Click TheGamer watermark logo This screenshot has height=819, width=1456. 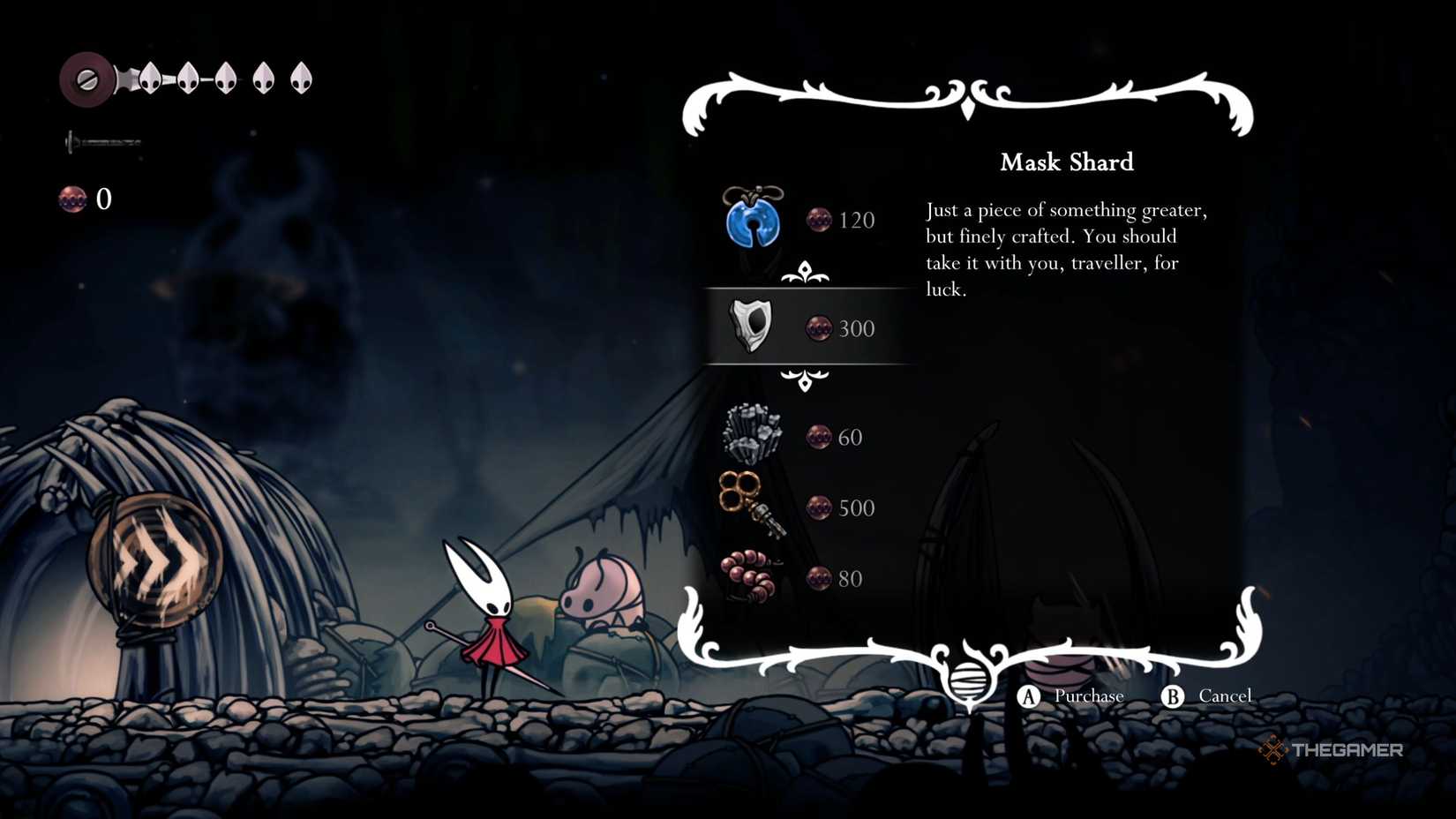pyautogui.click(x=1331, y=751)
